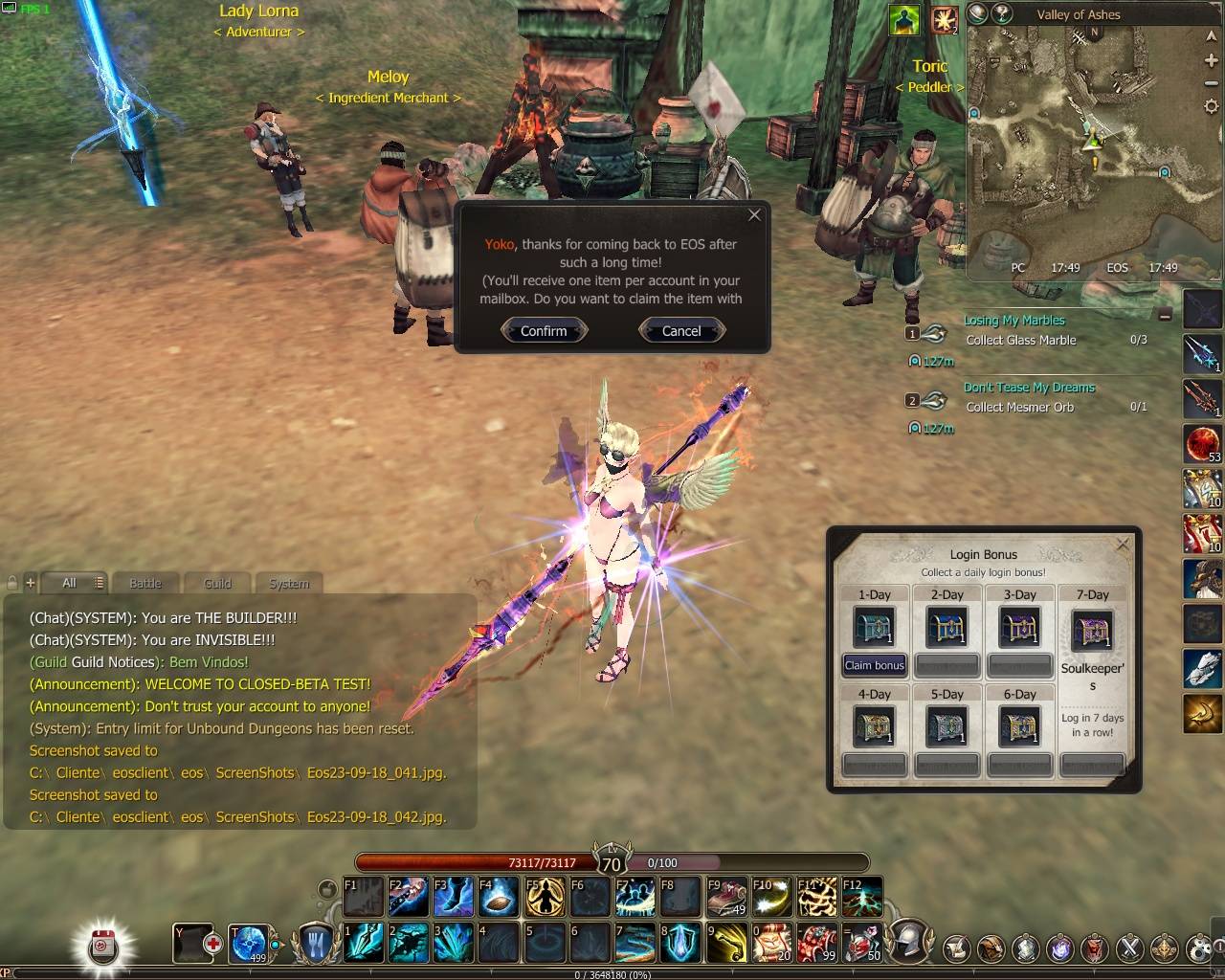Viewport: 1225px width, 980px height.
Task: Add a new chat tab with plus button
Action: point(31,582)
